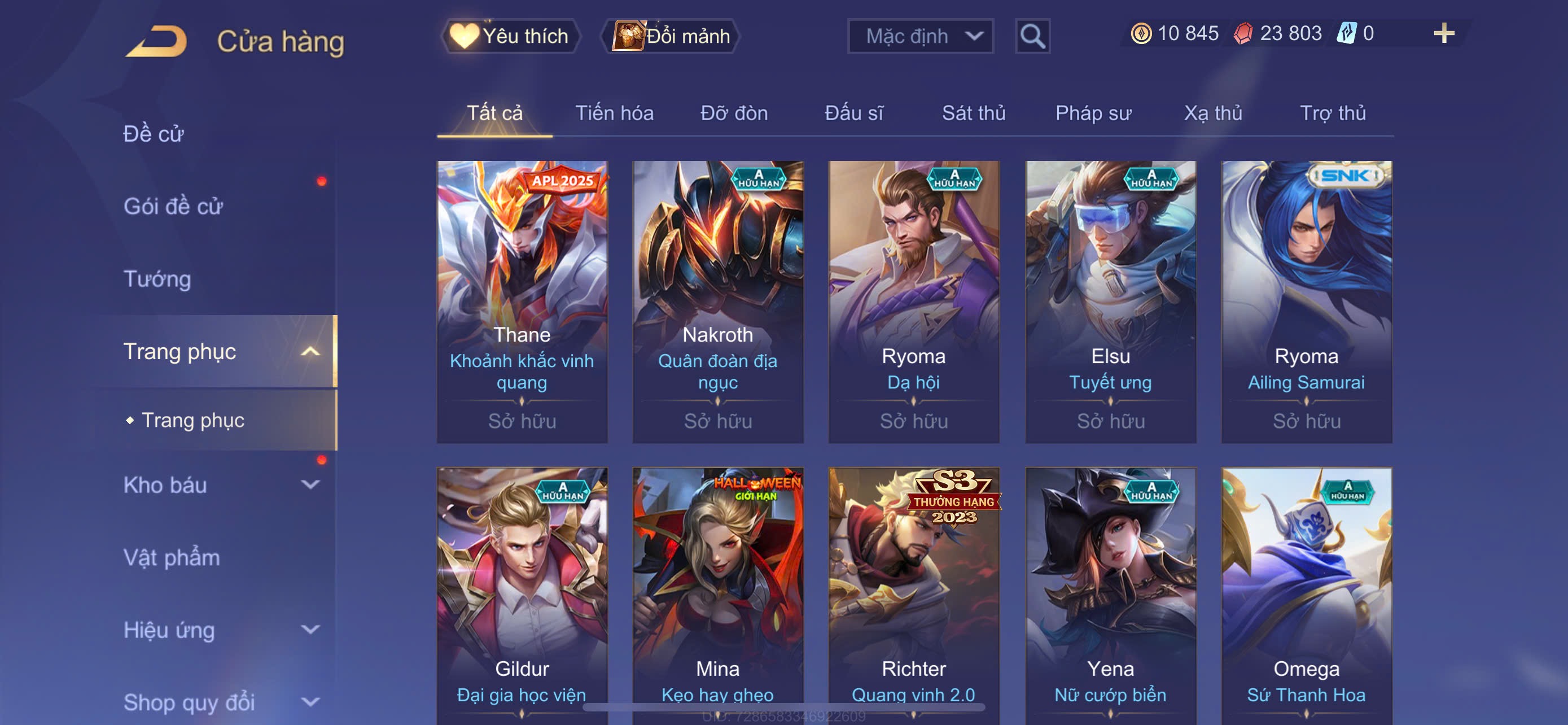The image size is (1568, 725).
Task: Open the Vật phẩm items section
Action: point(172,558)
